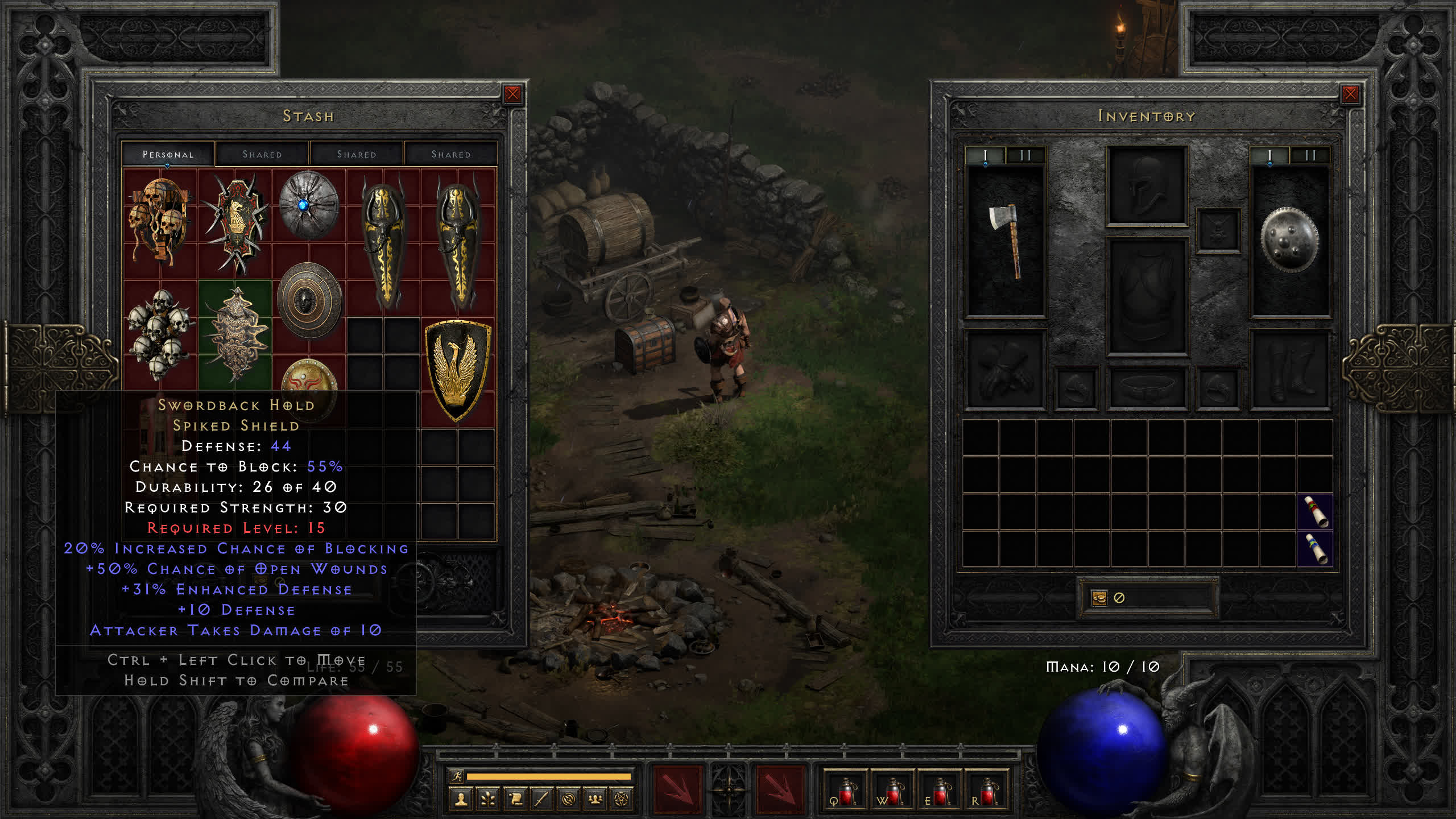Close the Inventory panel
Image resolution: width=1456 pixels, height=819 pixels.
tap(1350, 94)
